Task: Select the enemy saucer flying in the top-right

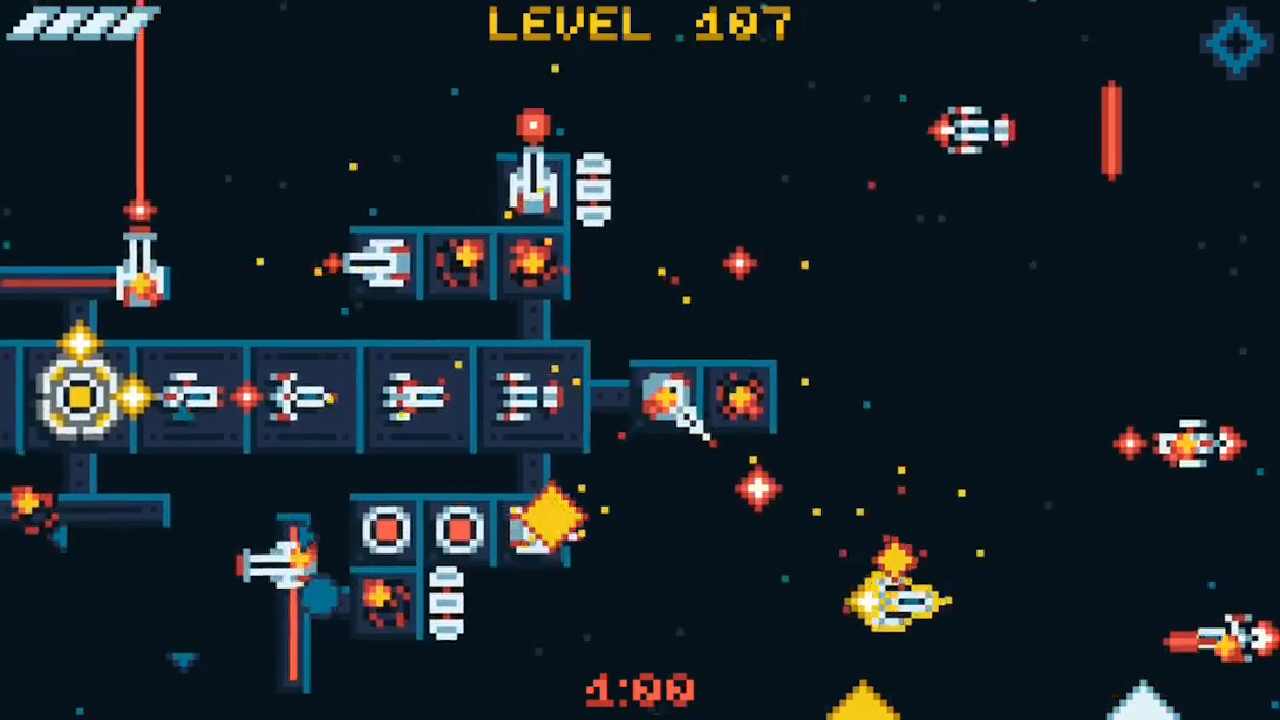Action: (x=972, y=130)
